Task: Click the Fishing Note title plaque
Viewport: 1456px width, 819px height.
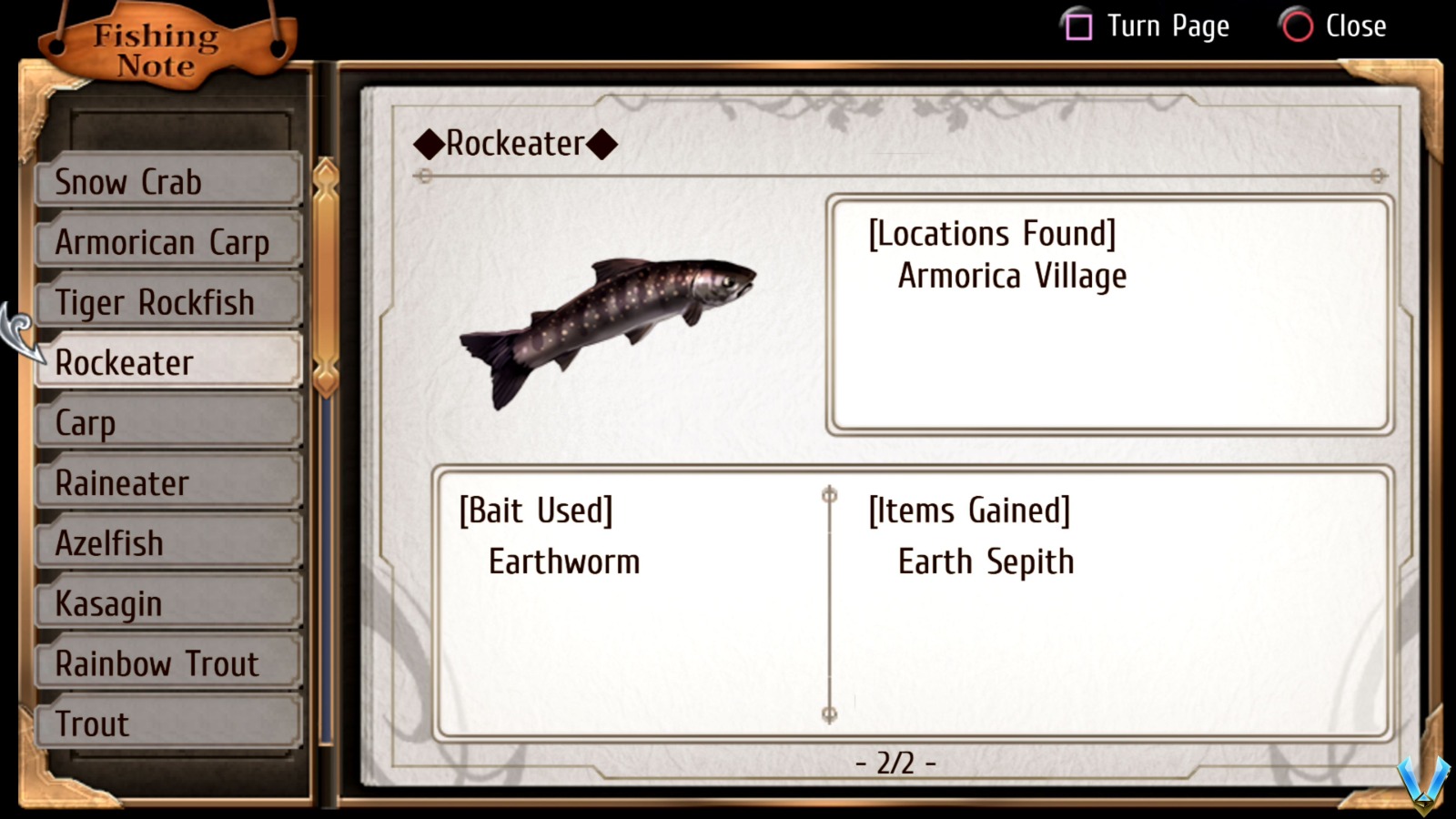Action: (x=155, y=45)
